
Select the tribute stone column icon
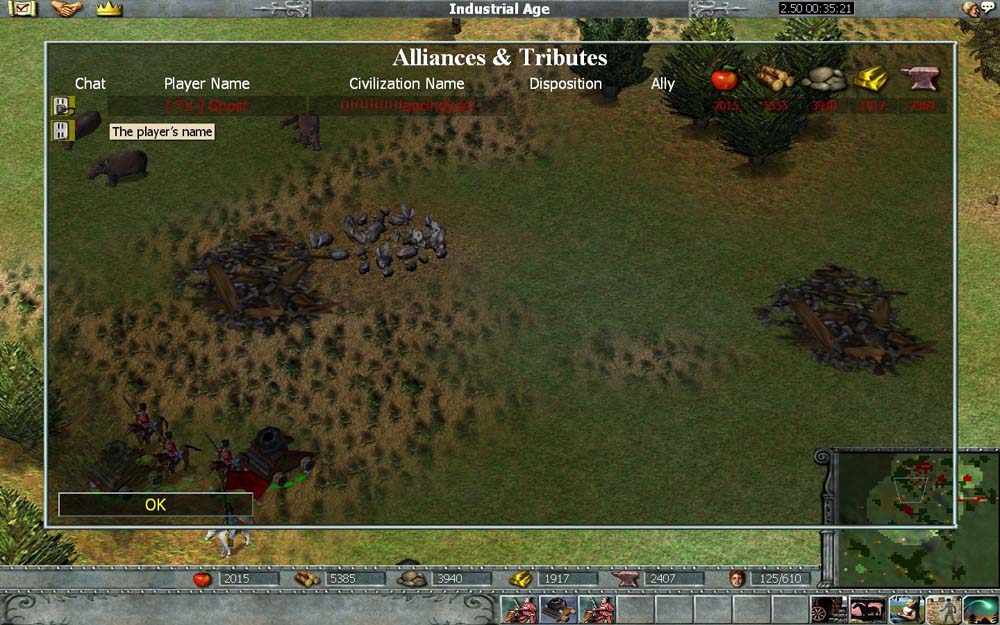click(824, 79)
